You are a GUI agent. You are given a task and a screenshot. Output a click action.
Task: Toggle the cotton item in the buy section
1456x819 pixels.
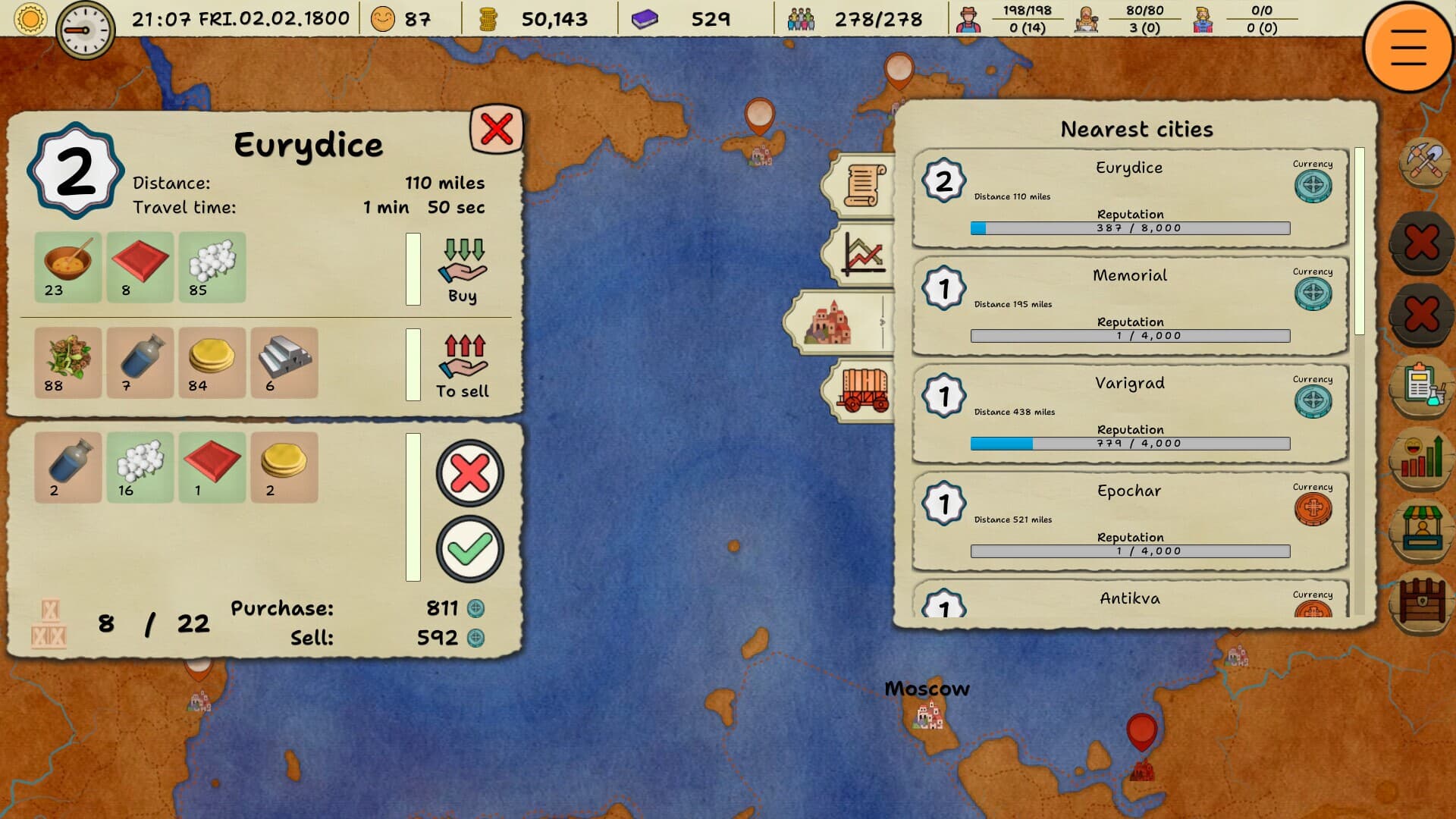(x=212, y=267)
